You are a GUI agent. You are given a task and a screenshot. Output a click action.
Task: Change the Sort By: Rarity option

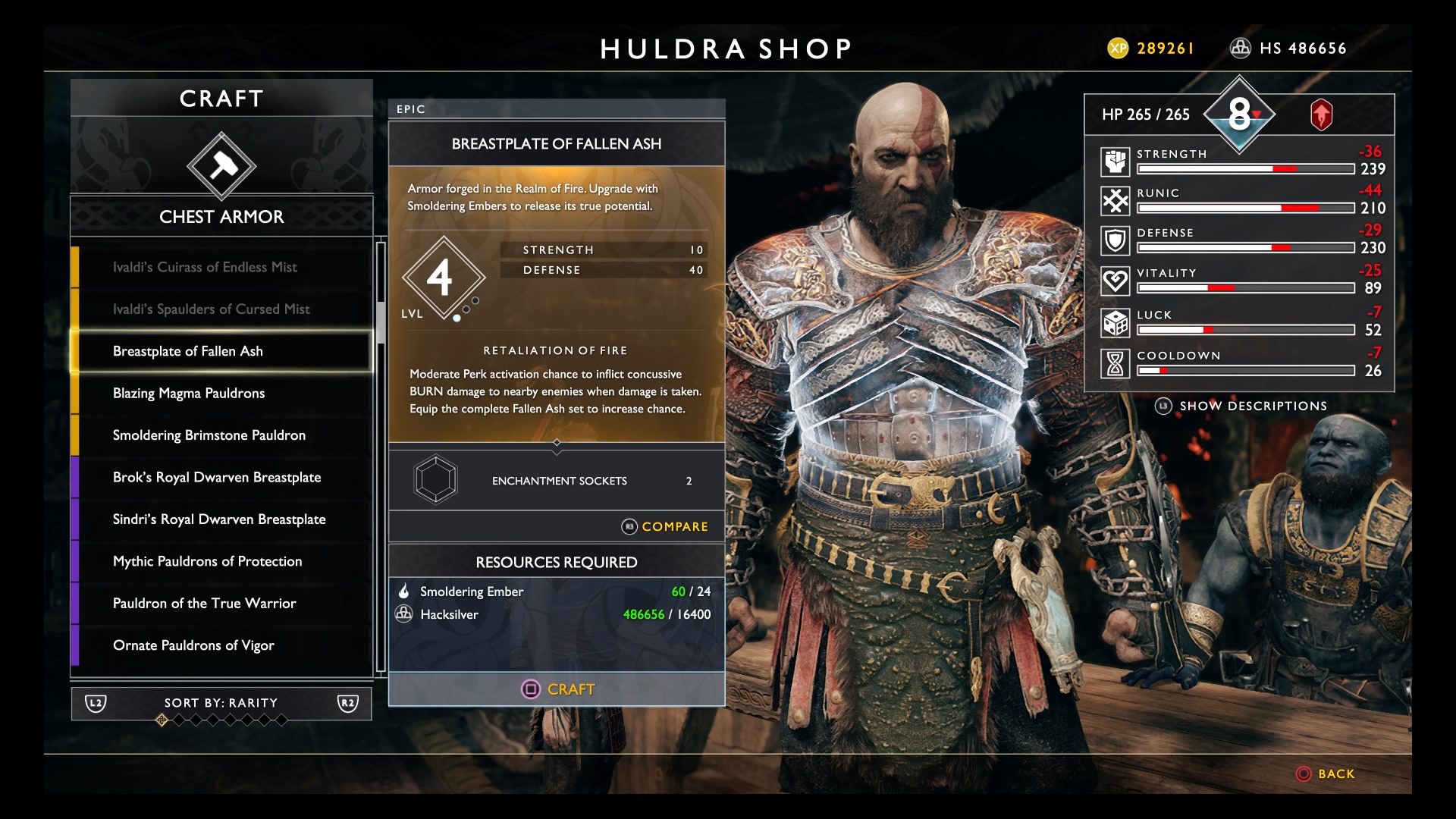click(221, 703)
